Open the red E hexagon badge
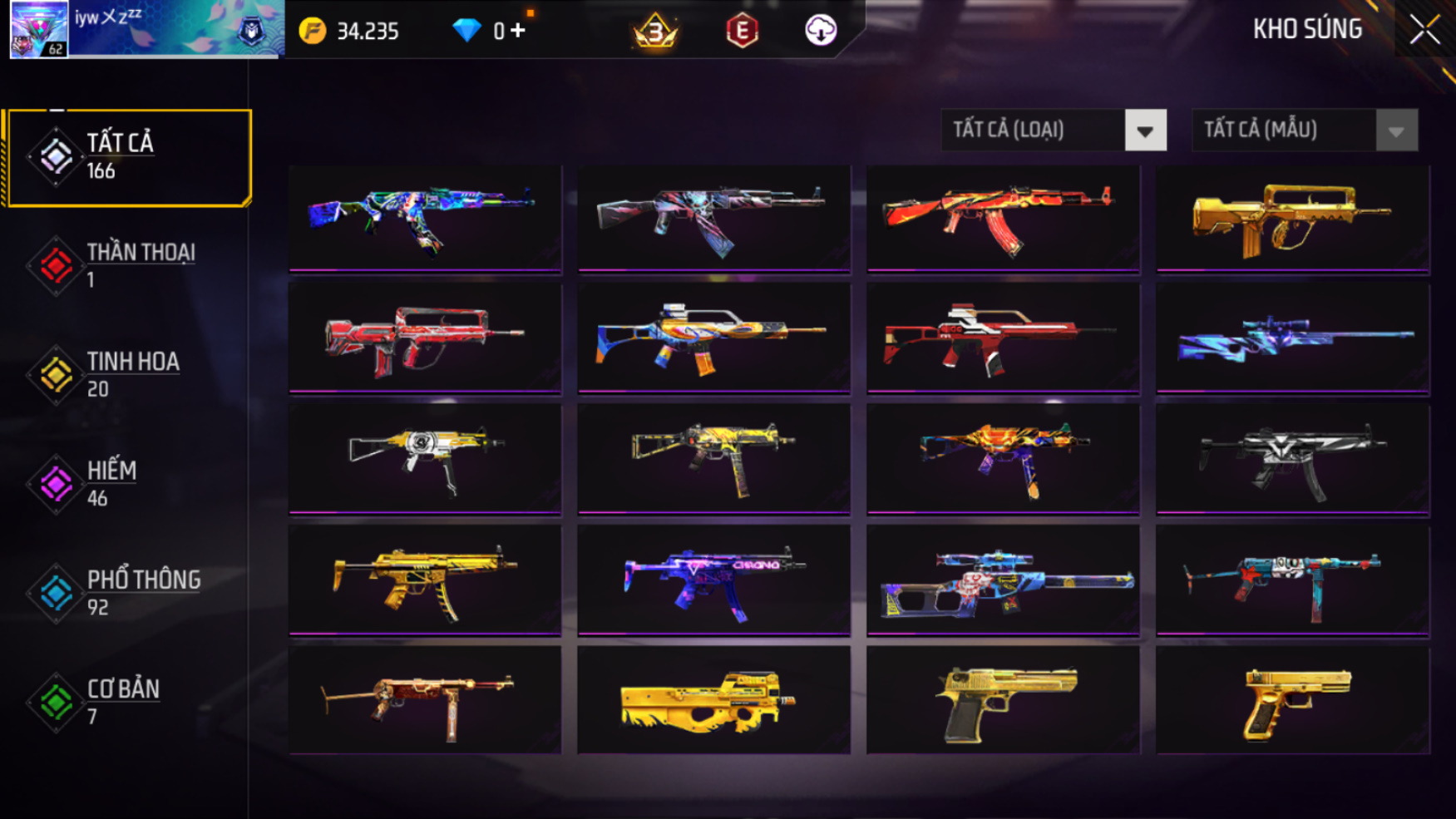Viewport: 1456px width, 819px height. pos(742,32)
